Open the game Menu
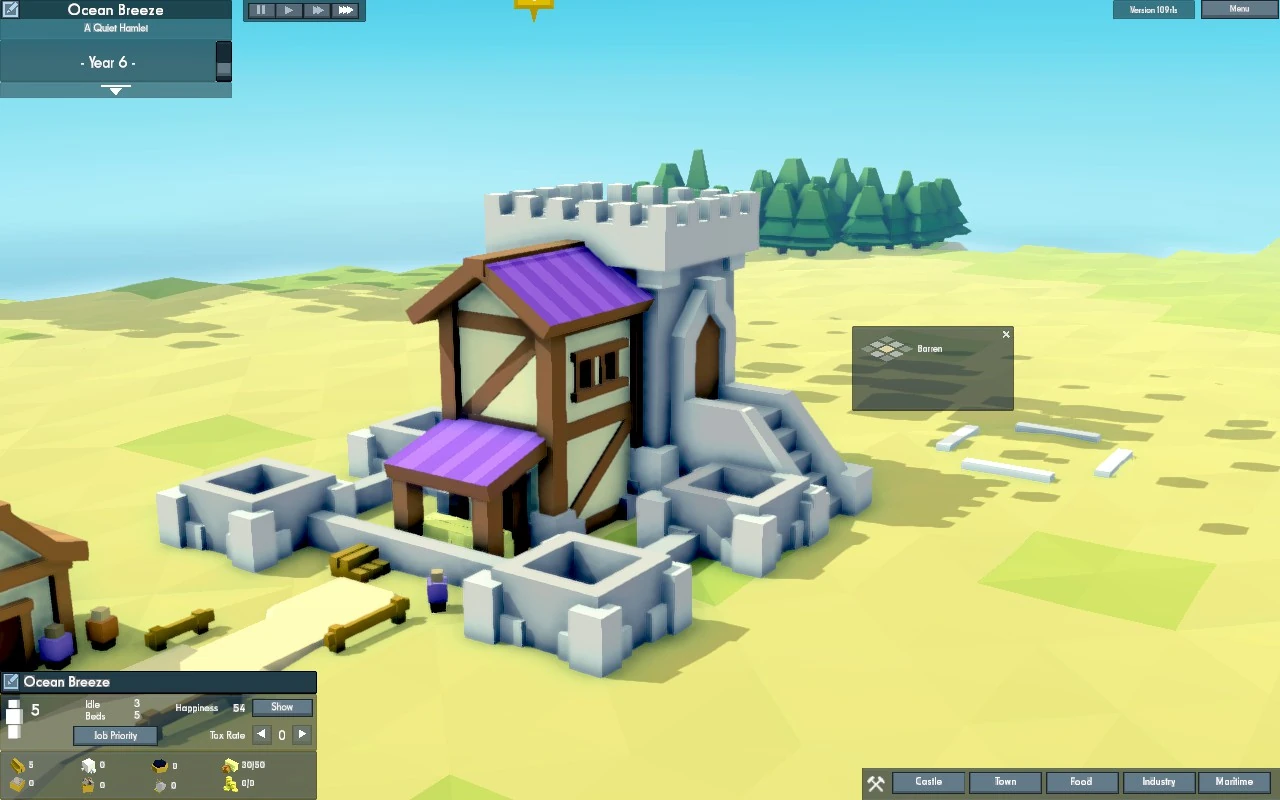1280x800 pixels. (x=1239, y=9)
